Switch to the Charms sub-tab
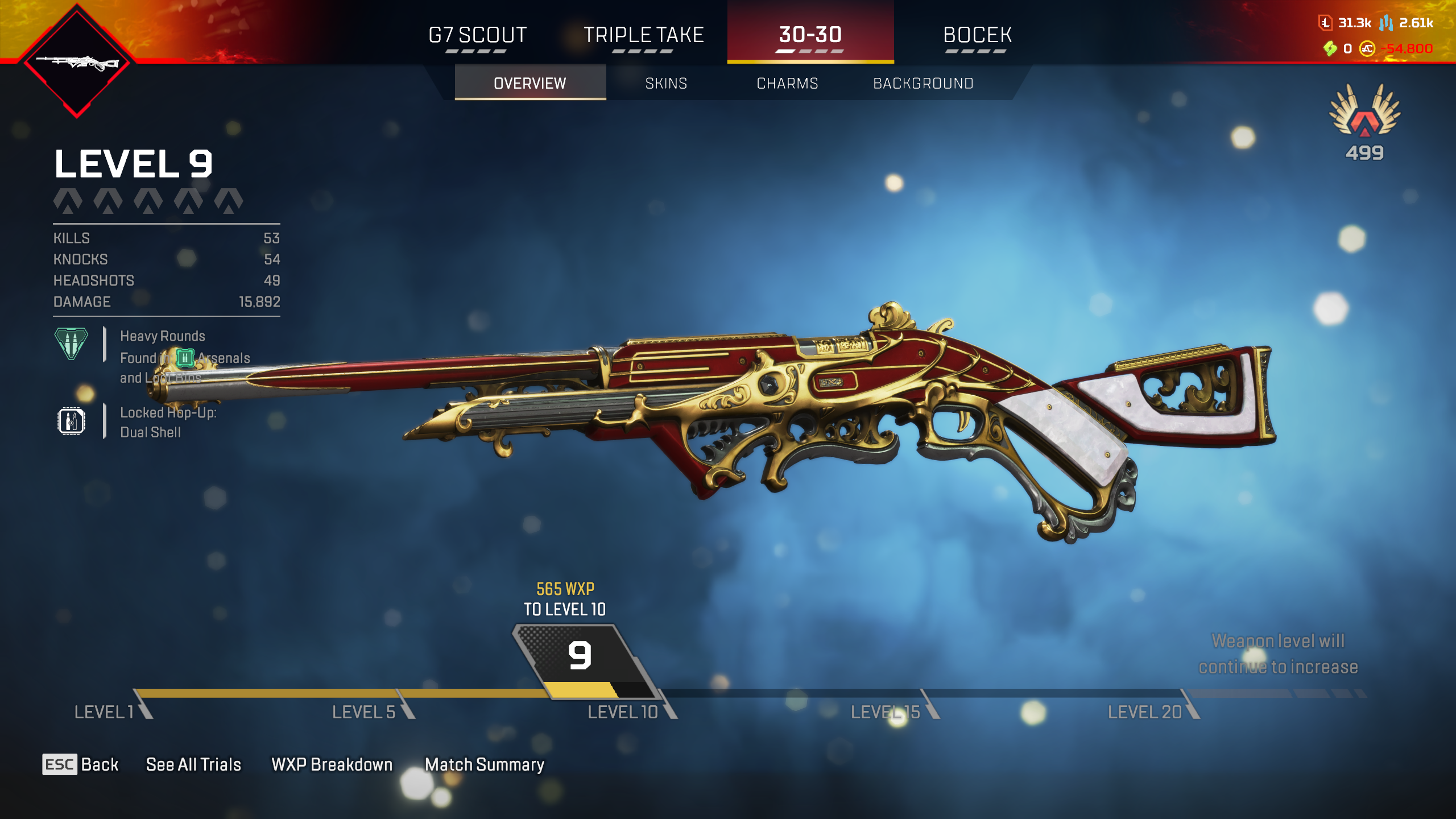This screenshot has height=819, width=1456. pyautogui.click(x=787, y=84)
